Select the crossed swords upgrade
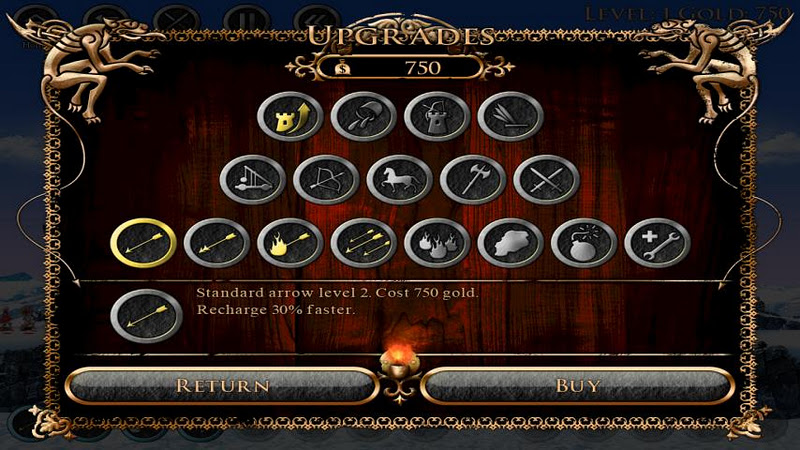The image size is (800, 450). coord(546,181)
